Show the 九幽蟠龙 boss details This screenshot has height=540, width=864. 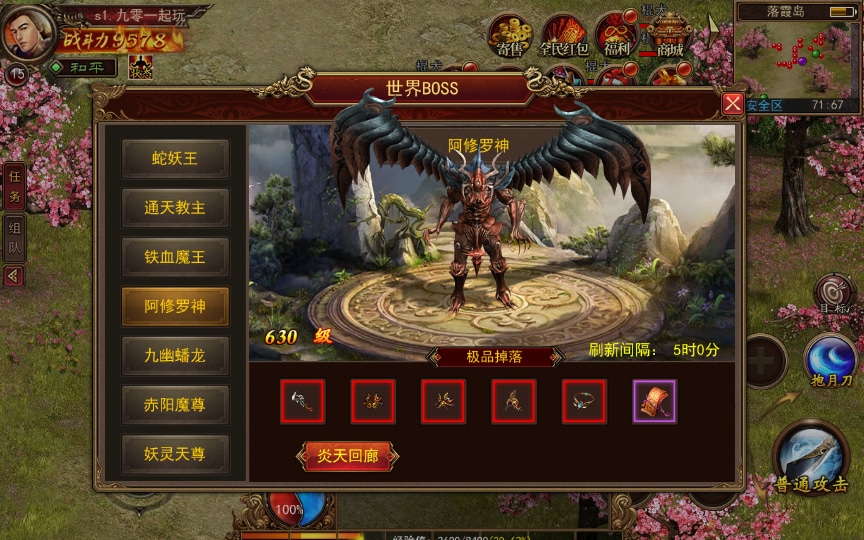pos(175,355)
